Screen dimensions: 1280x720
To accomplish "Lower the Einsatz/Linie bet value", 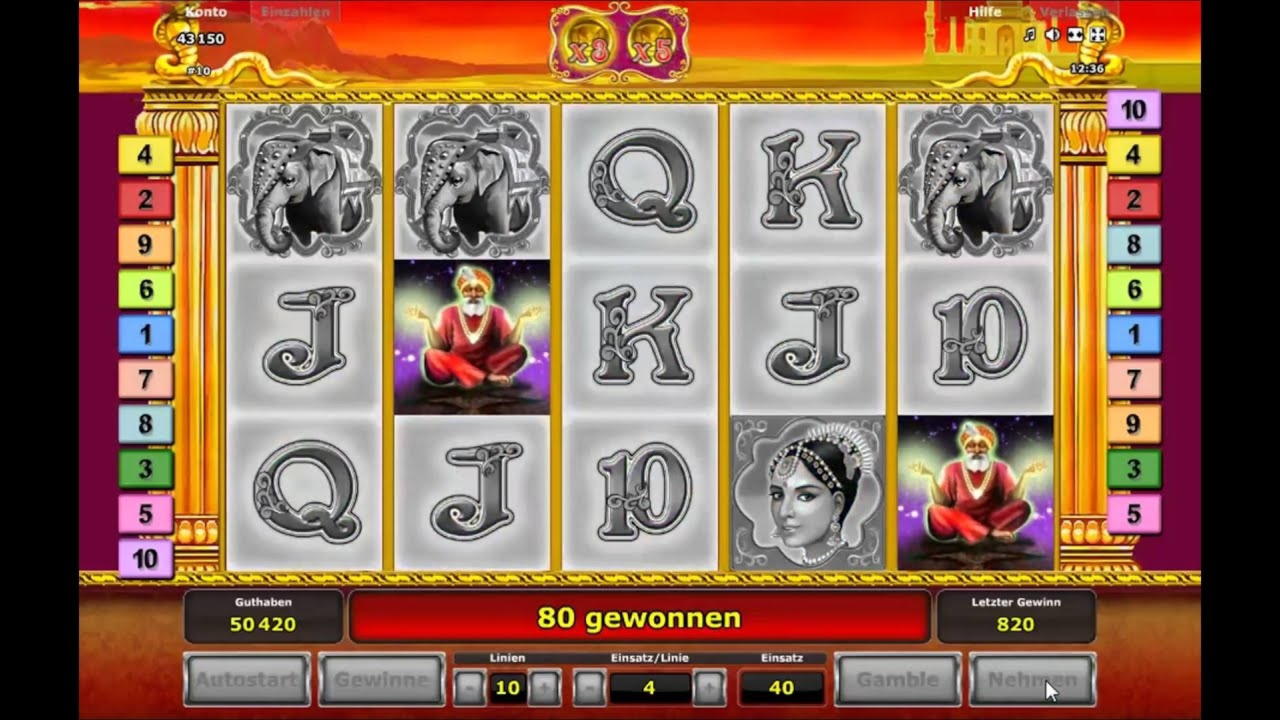I will [x=589, y=687].
